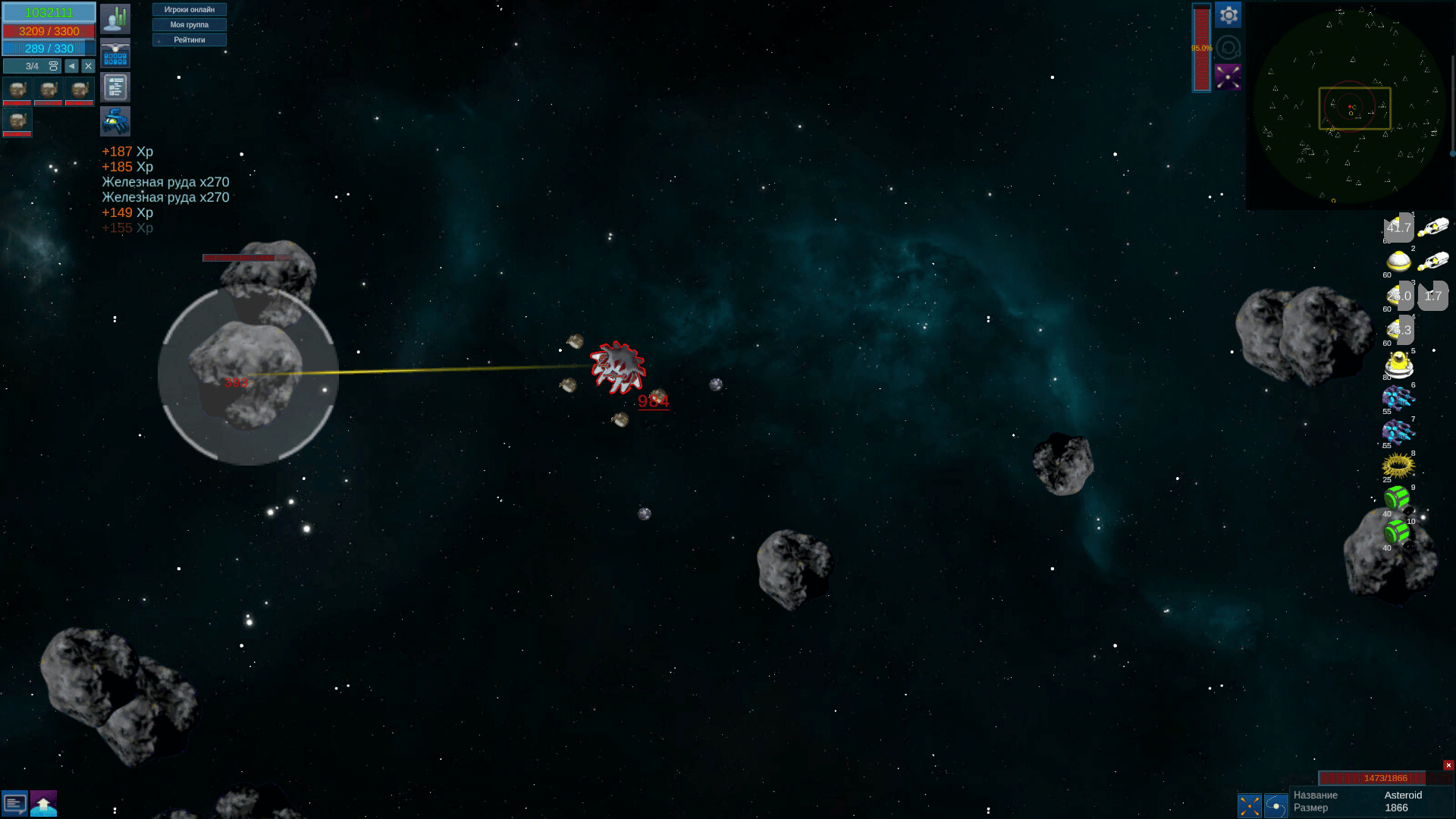Screen dimensions: 1456x819
Task: Click the X button beside the 3/4 counter
Action: click(x=88, y=66)
